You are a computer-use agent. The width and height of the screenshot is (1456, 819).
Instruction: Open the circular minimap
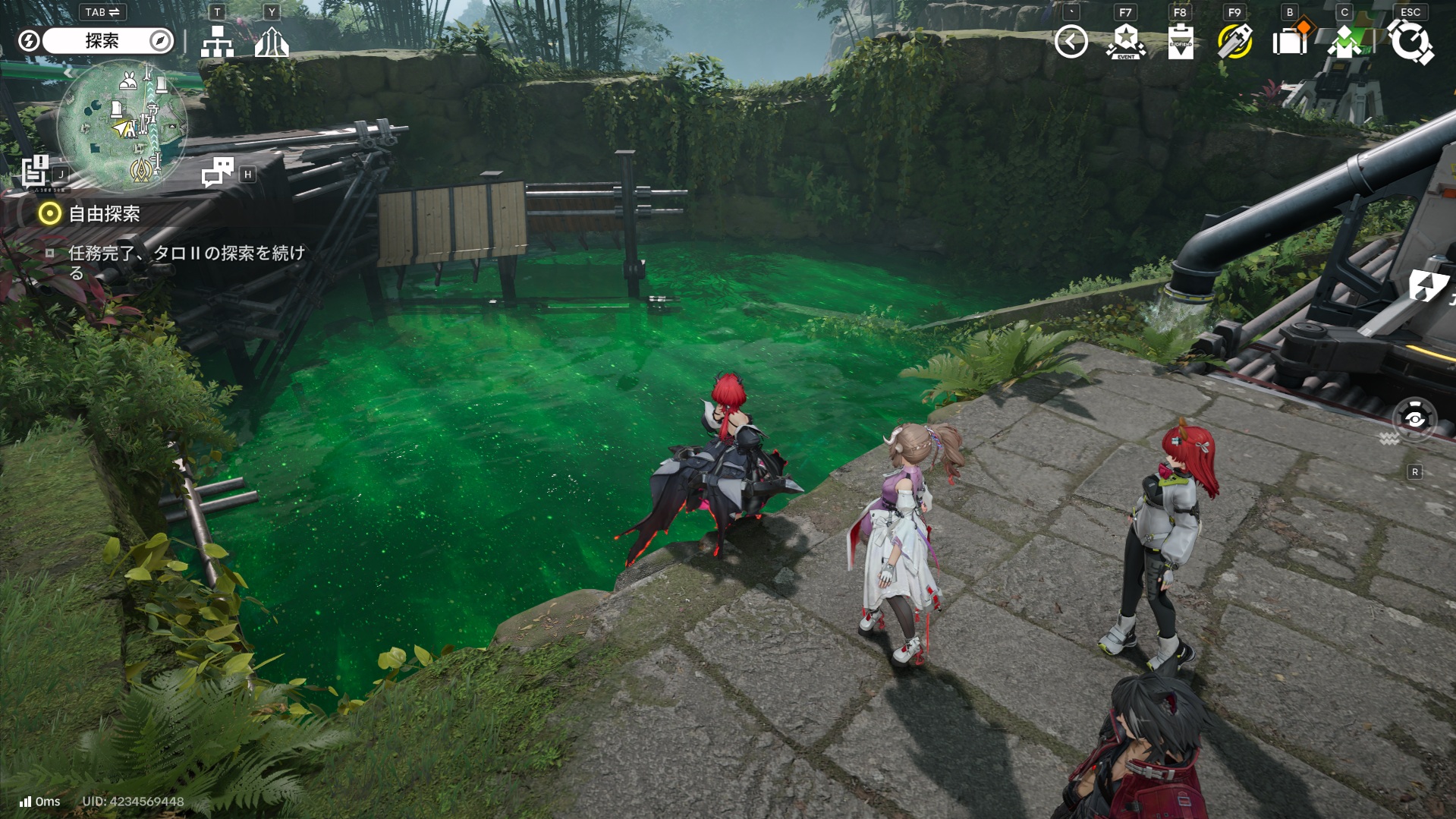(122, 124)
